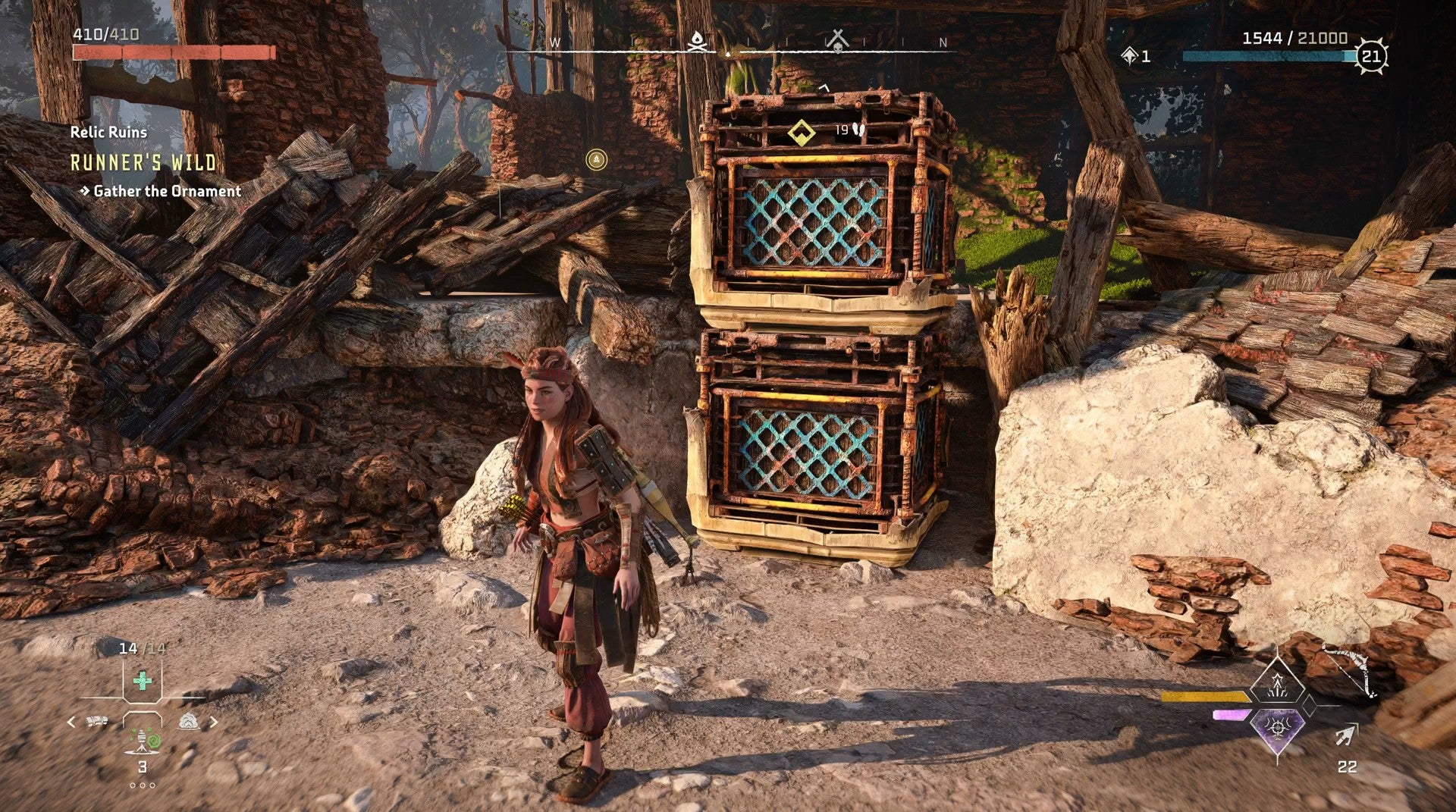Click the level 21 player badge
The image size is (1456, 812).
coord(1371,56)
